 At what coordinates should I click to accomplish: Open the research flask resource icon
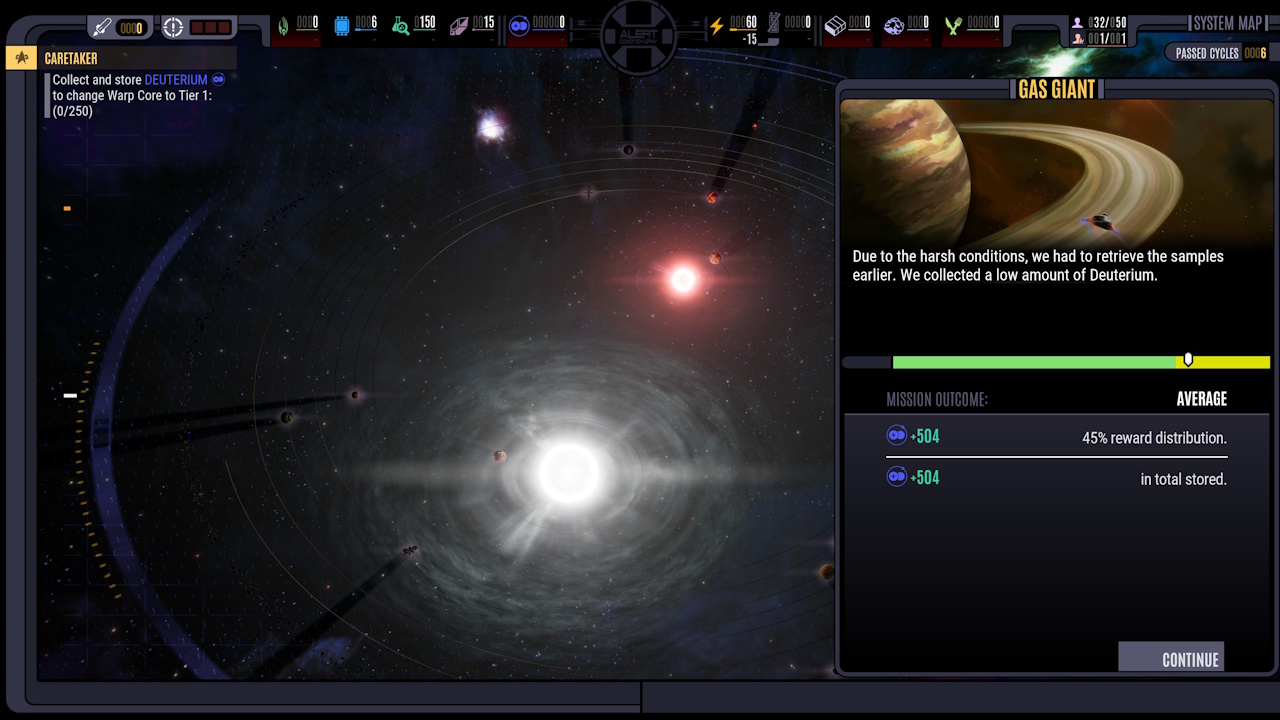[399, 25]
